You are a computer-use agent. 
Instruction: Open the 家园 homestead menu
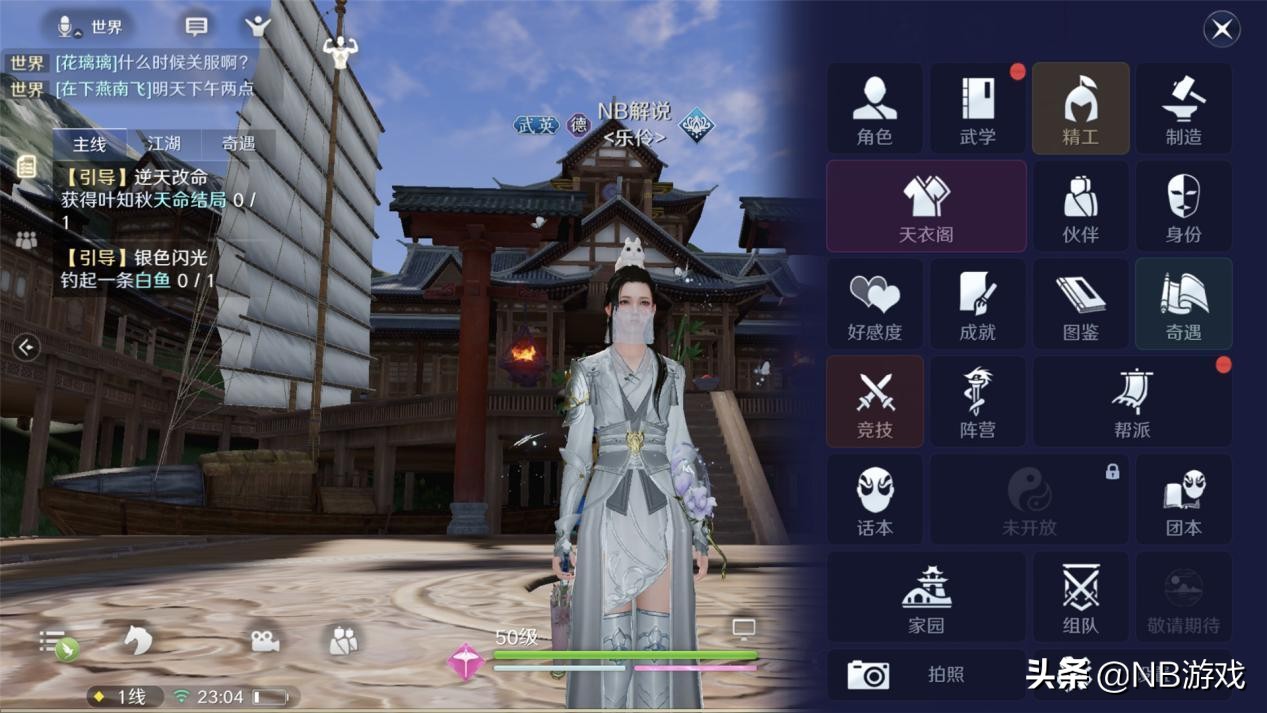926,597
